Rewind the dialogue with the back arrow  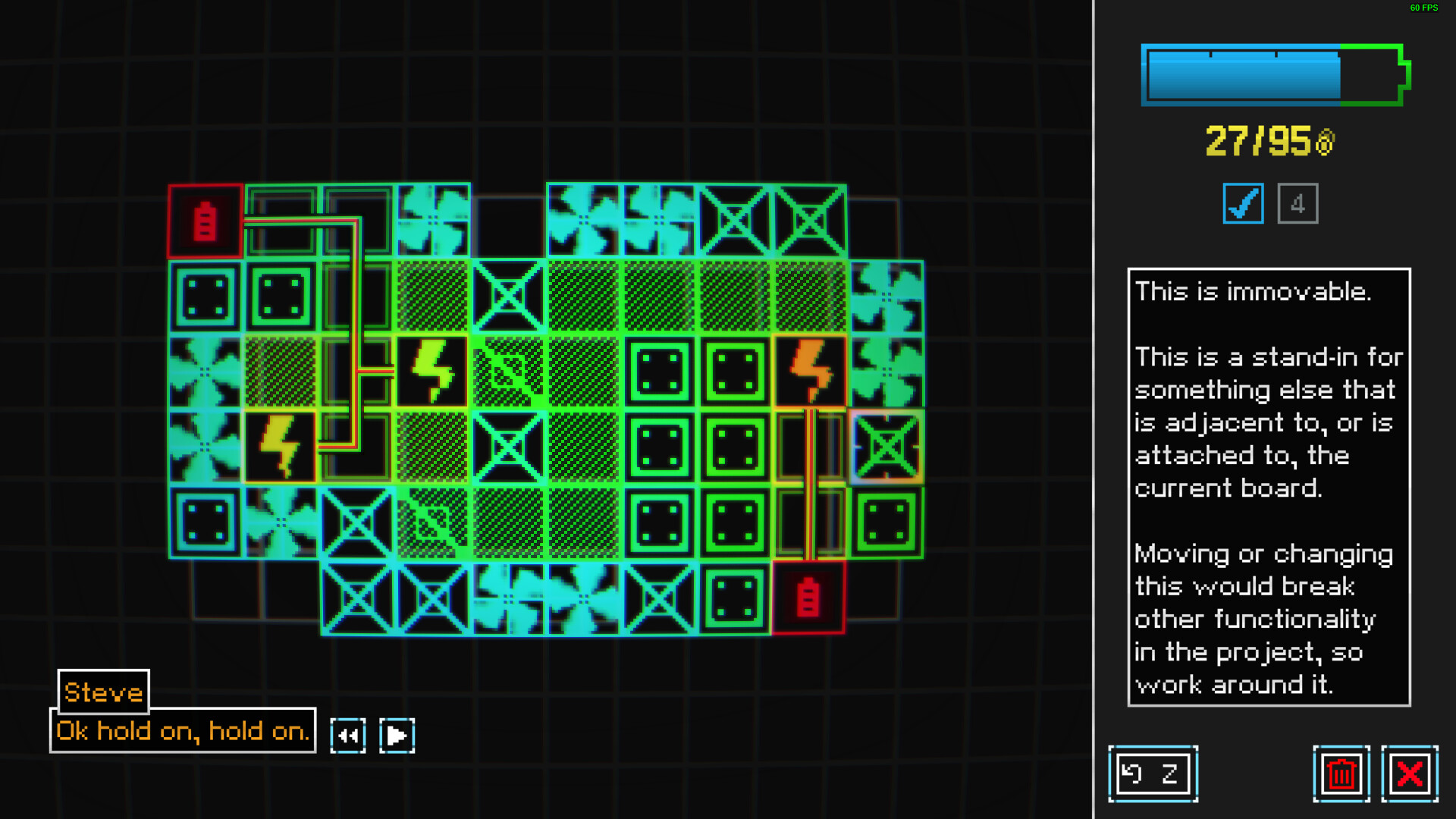[x=348, y=734]
